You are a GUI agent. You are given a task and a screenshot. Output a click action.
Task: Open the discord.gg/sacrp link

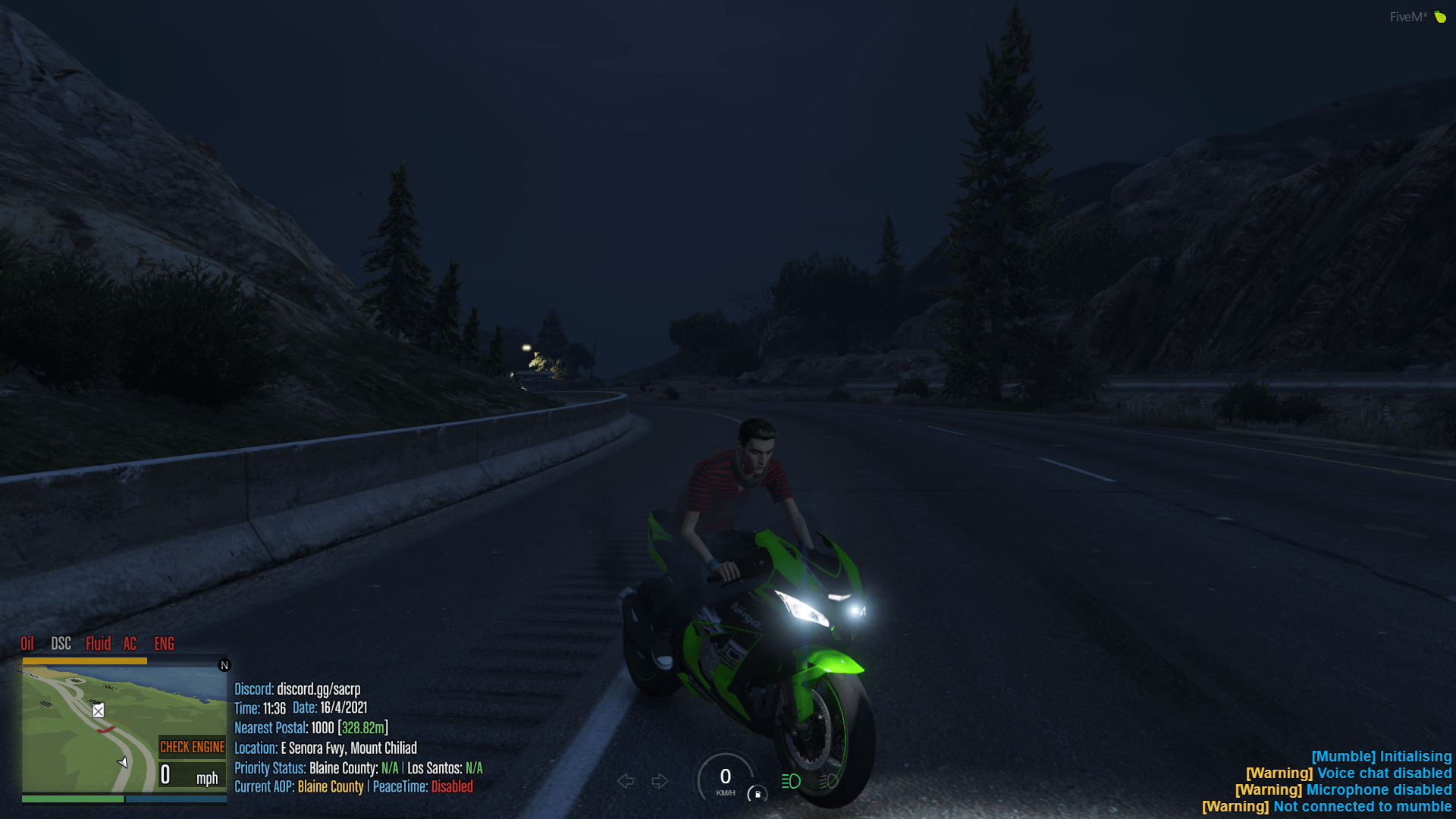pos(318,689)
